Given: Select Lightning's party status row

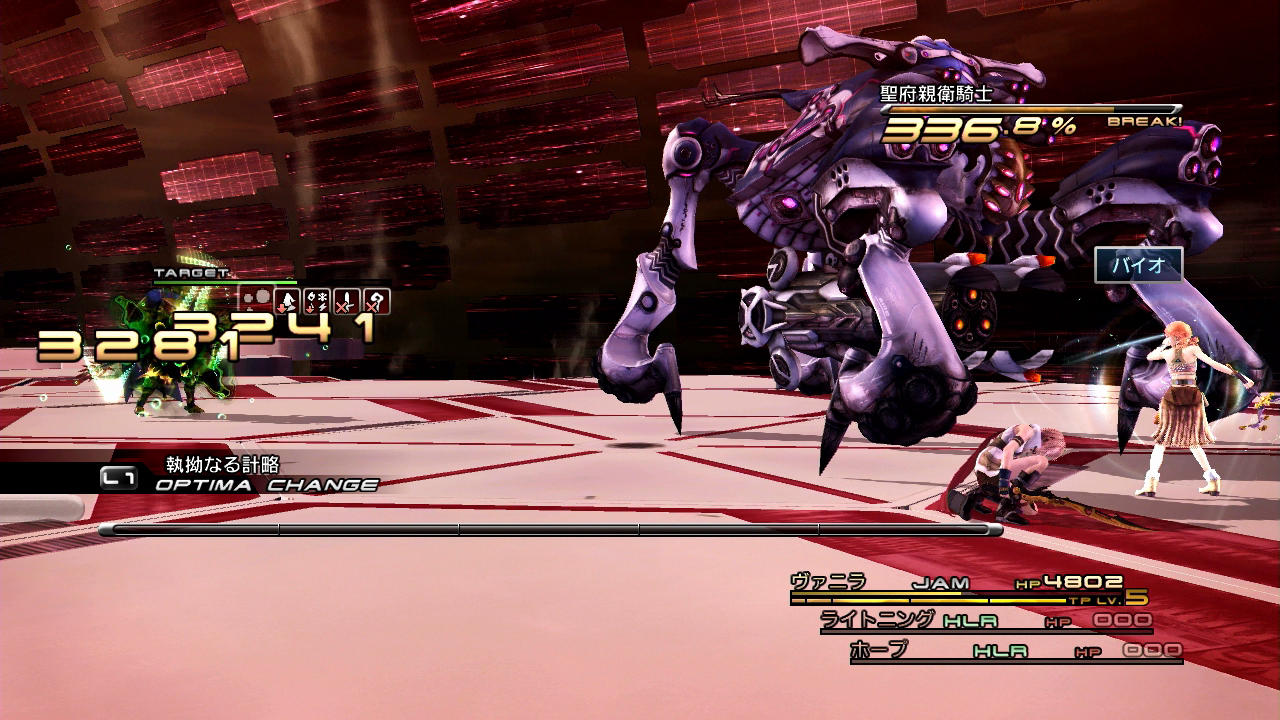Looking at the screenshot, I should (985, 621).
